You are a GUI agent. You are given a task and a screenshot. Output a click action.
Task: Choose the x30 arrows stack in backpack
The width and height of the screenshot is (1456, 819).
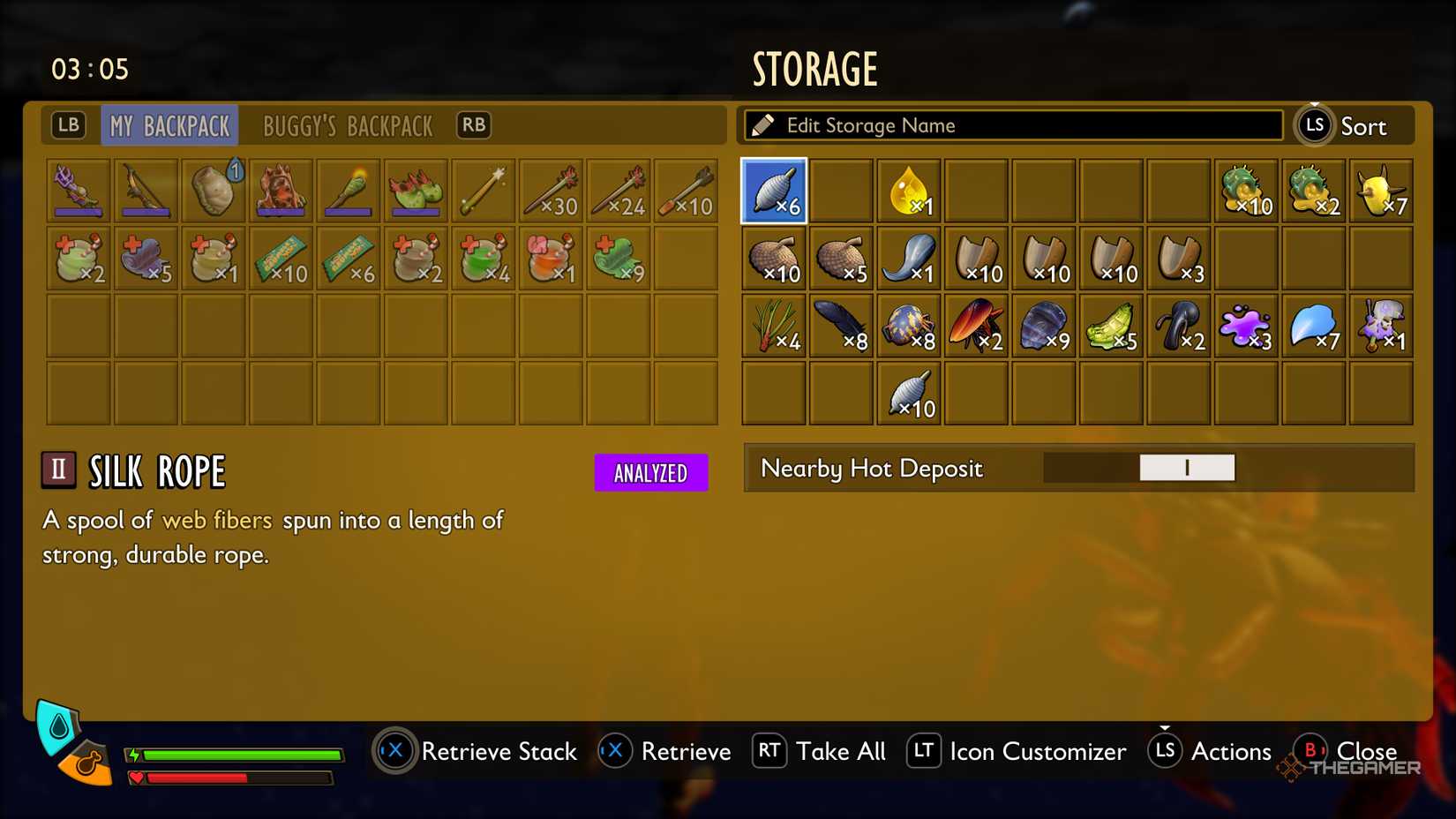551,191
